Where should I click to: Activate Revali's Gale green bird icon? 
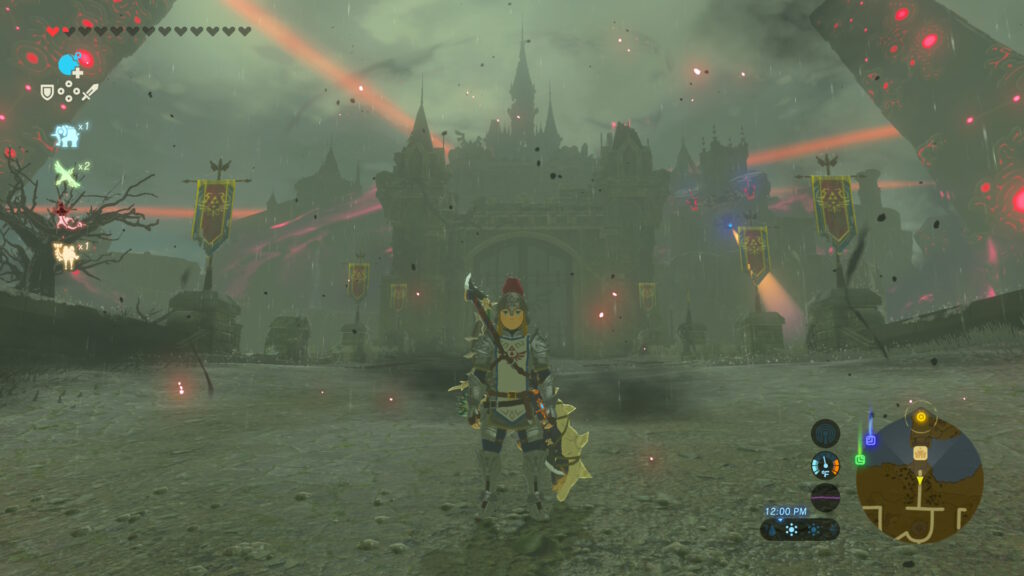[x=66, y=174]
